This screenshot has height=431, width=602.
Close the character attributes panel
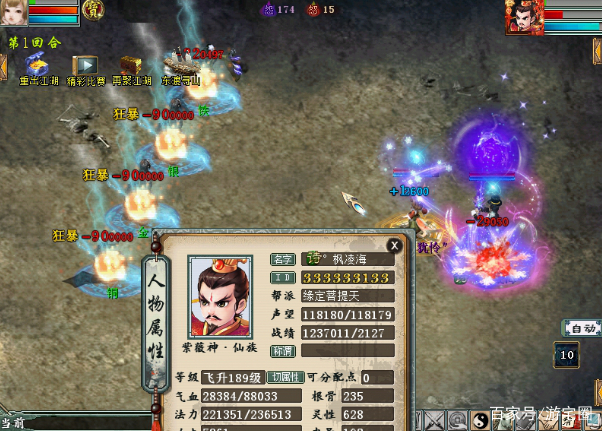coord(395,244)
